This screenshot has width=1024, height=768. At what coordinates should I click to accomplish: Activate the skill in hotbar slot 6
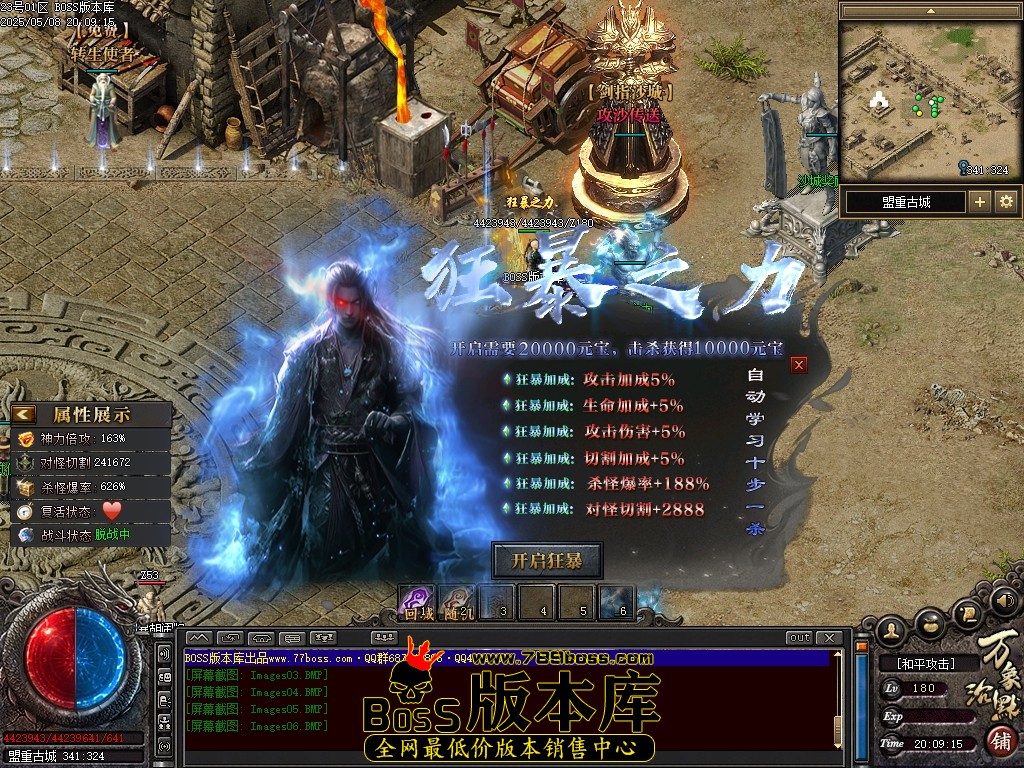point(617,602)
